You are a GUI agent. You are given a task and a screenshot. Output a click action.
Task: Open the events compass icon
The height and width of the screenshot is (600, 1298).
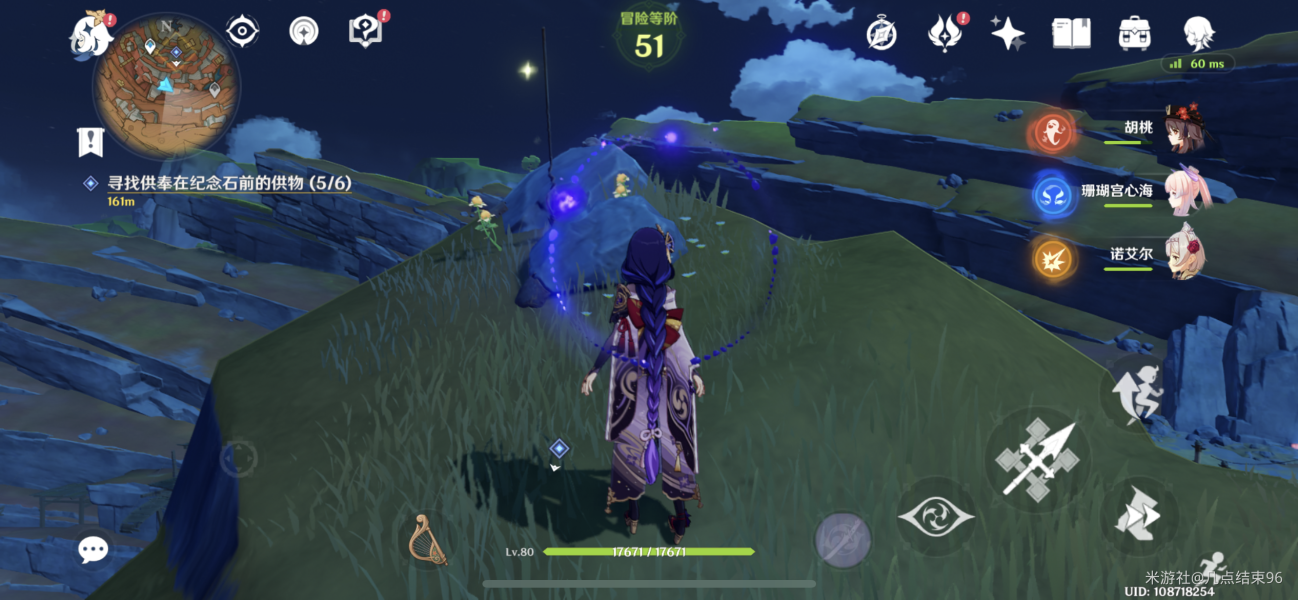pos(881,33)
